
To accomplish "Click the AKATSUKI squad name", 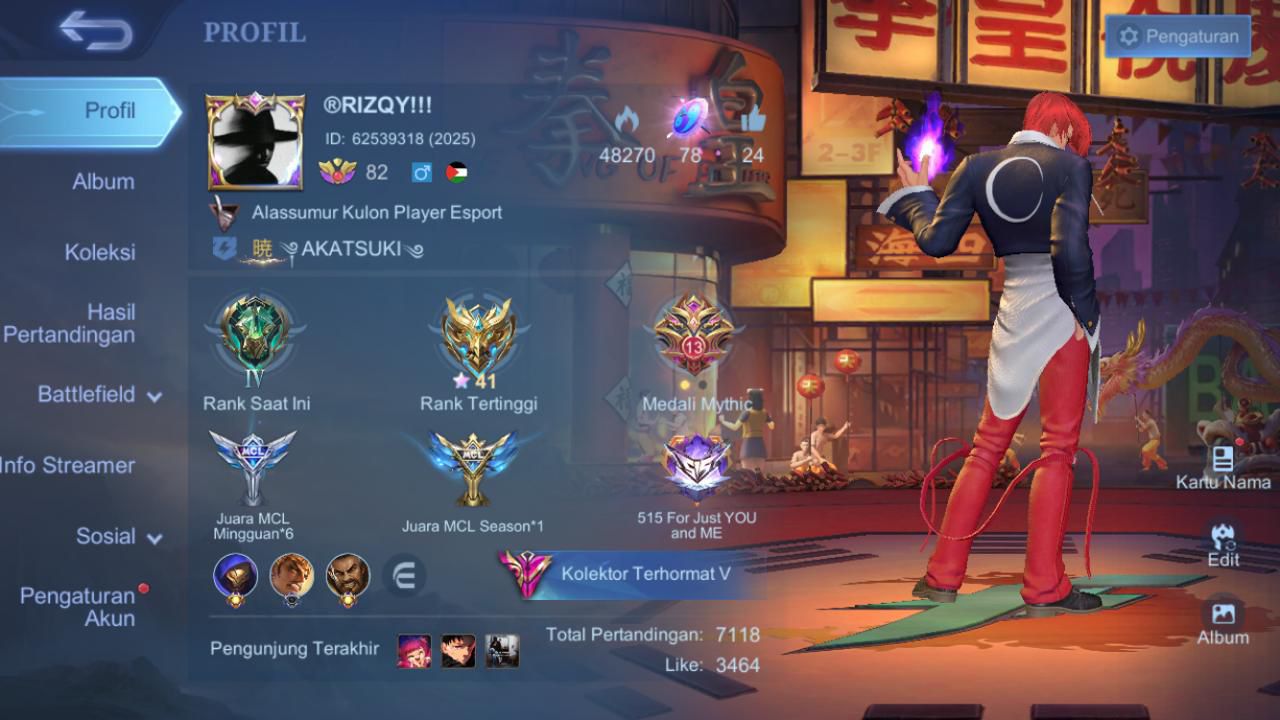I will (x=350, y=249).
